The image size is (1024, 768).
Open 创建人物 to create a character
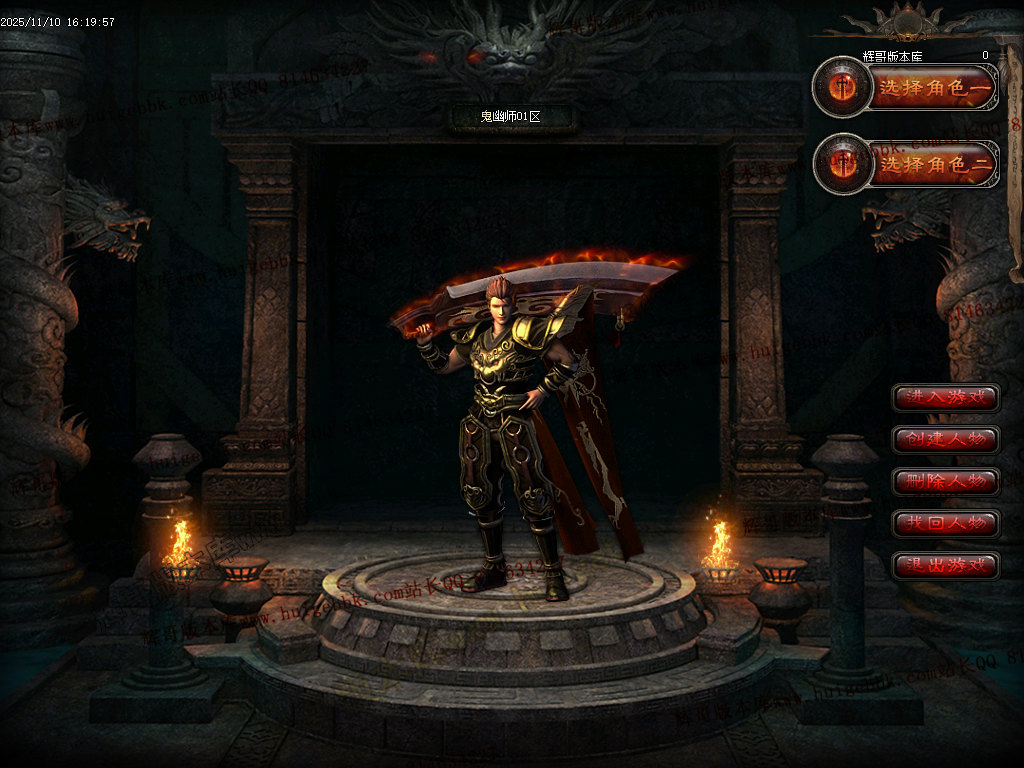coord(946,440)
